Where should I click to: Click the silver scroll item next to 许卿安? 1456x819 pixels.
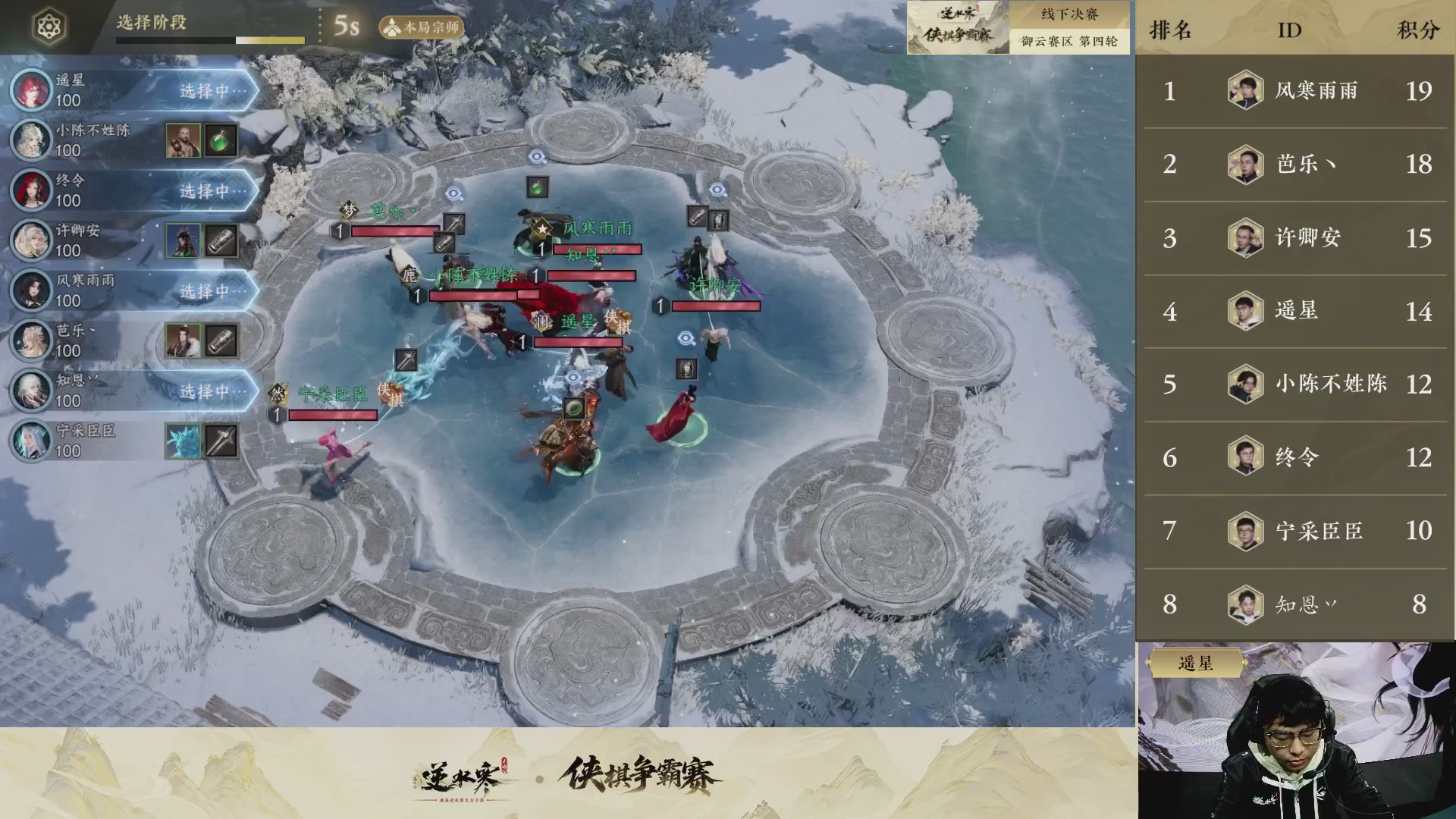click(221, 240)
